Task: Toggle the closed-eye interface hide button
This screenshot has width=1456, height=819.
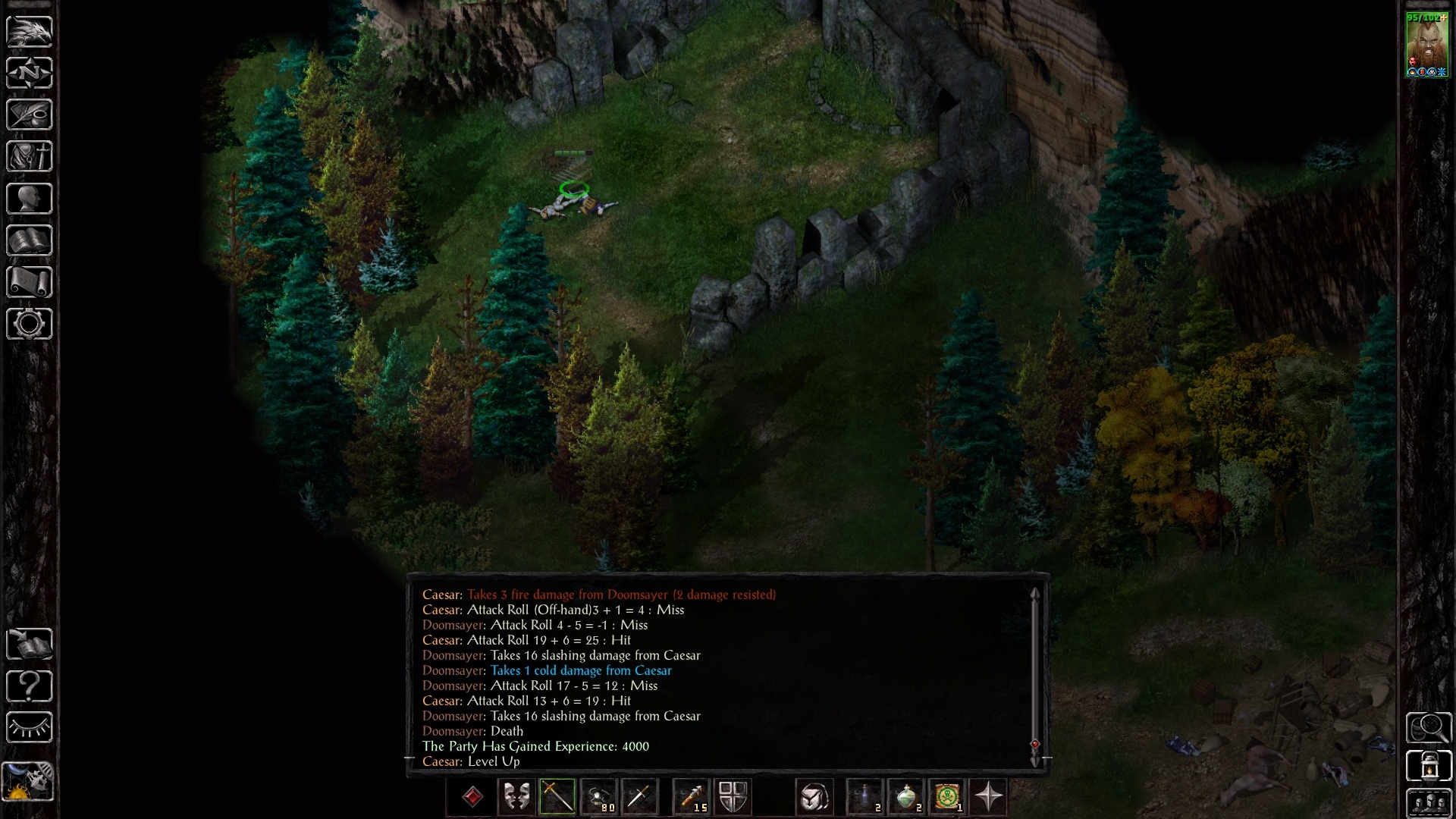Action: pyautogui.click(x=30, y=728)
